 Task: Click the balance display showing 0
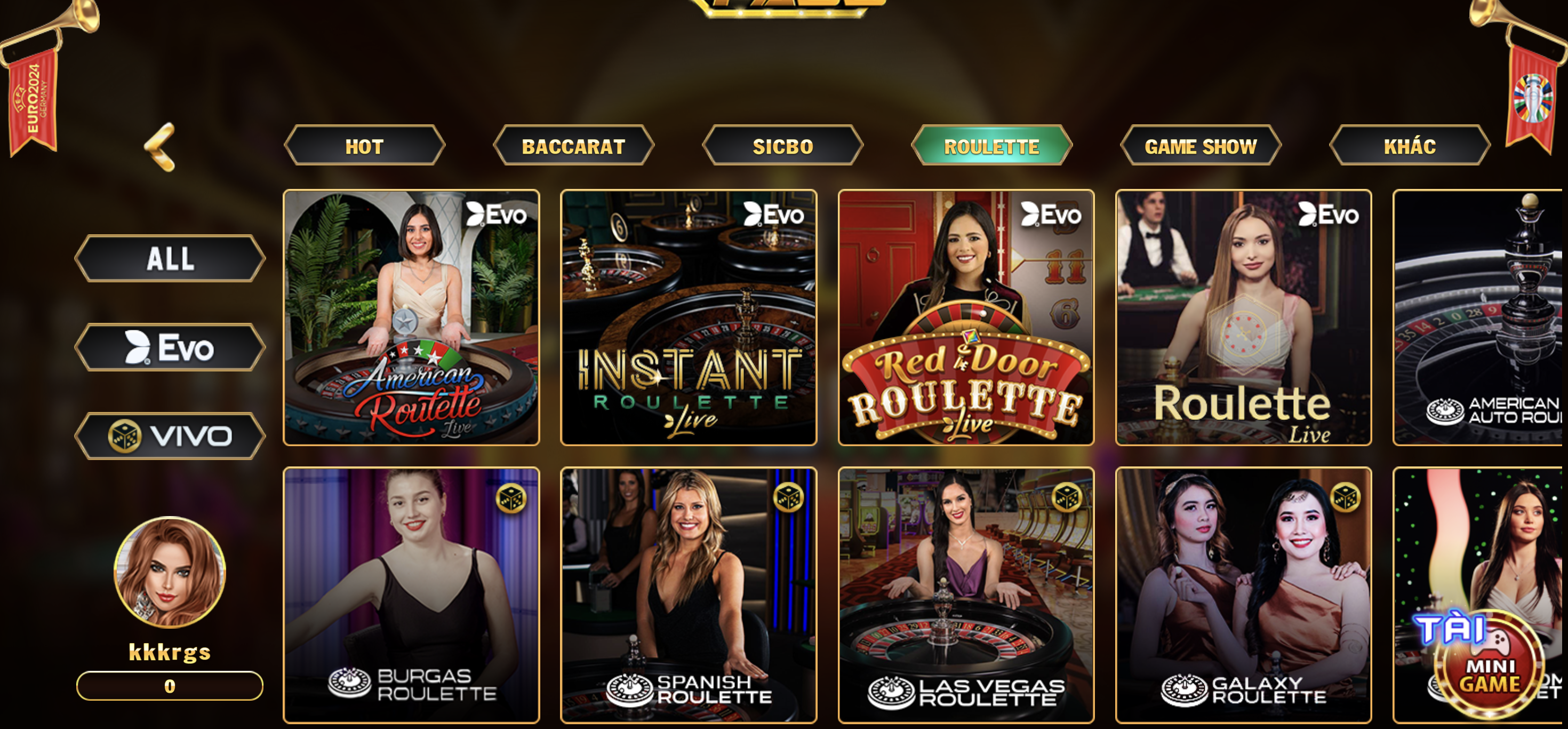pyautogui.click(x=169, y=686)
